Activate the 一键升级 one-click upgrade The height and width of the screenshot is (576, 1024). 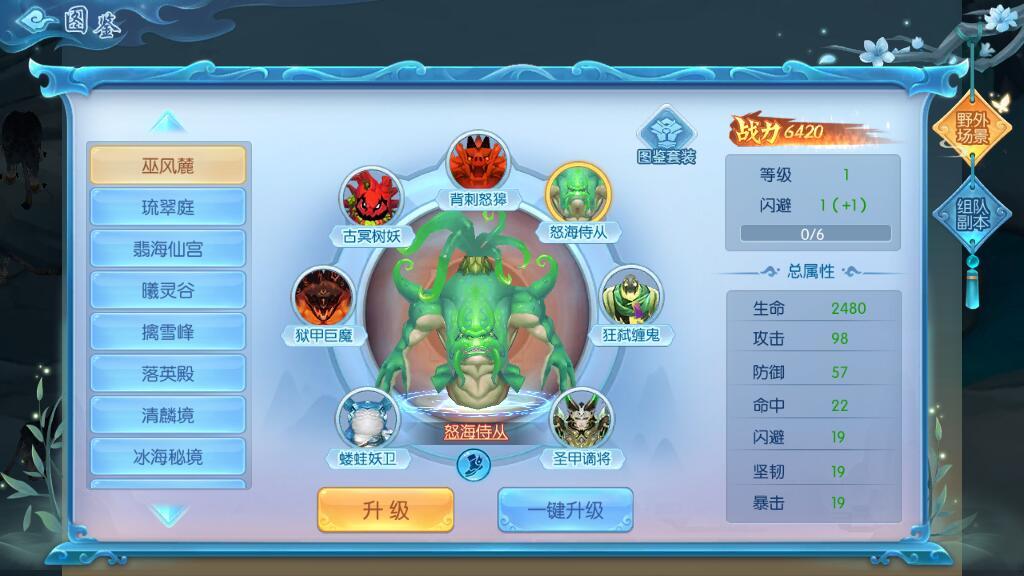[x=565, y=510]
